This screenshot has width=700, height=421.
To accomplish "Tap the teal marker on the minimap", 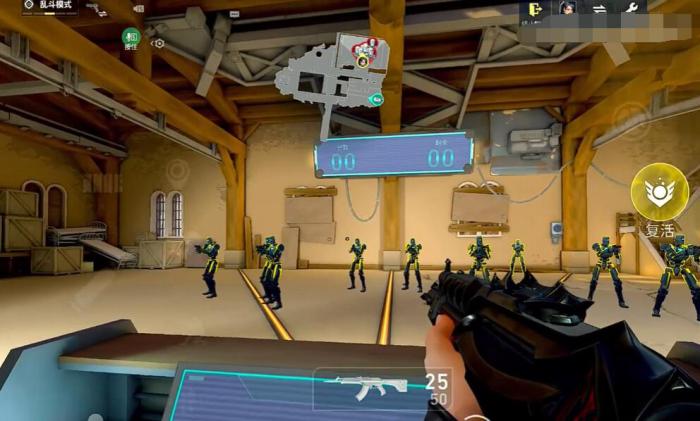I will pos(375,99).
